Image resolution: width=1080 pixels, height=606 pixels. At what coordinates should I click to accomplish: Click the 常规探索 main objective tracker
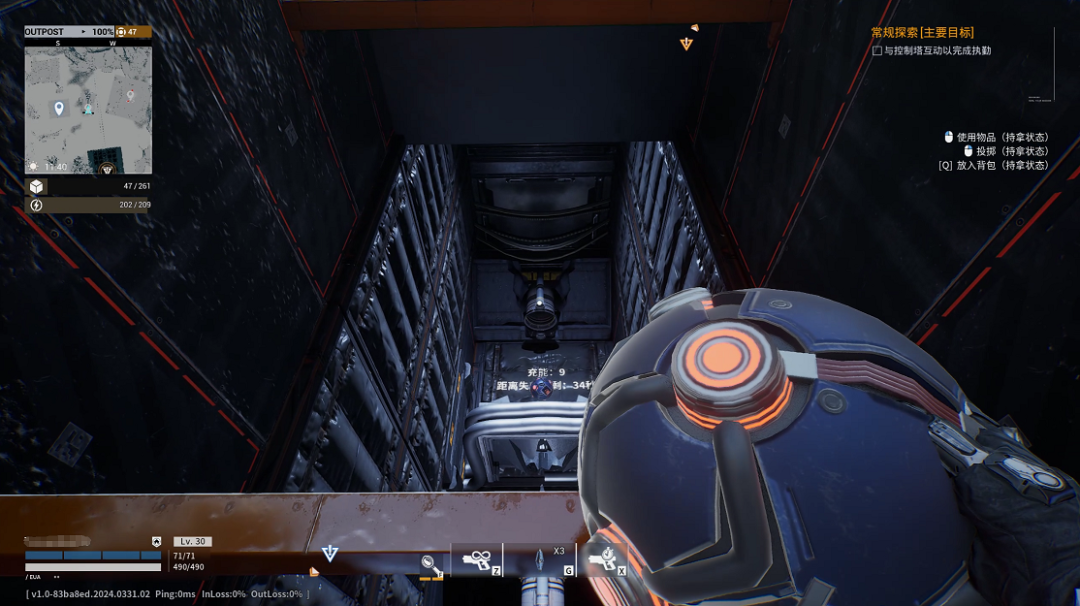click(921, 33)
